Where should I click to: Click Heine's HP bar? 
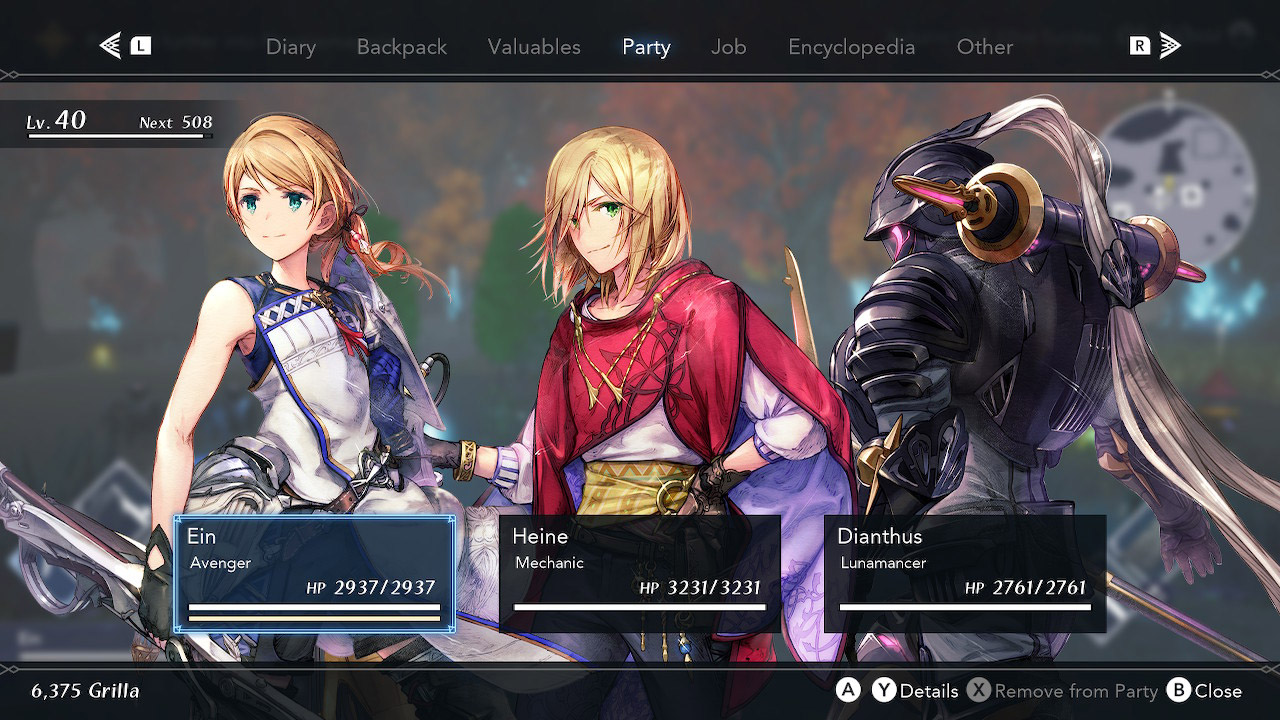[x=640, y=608]
